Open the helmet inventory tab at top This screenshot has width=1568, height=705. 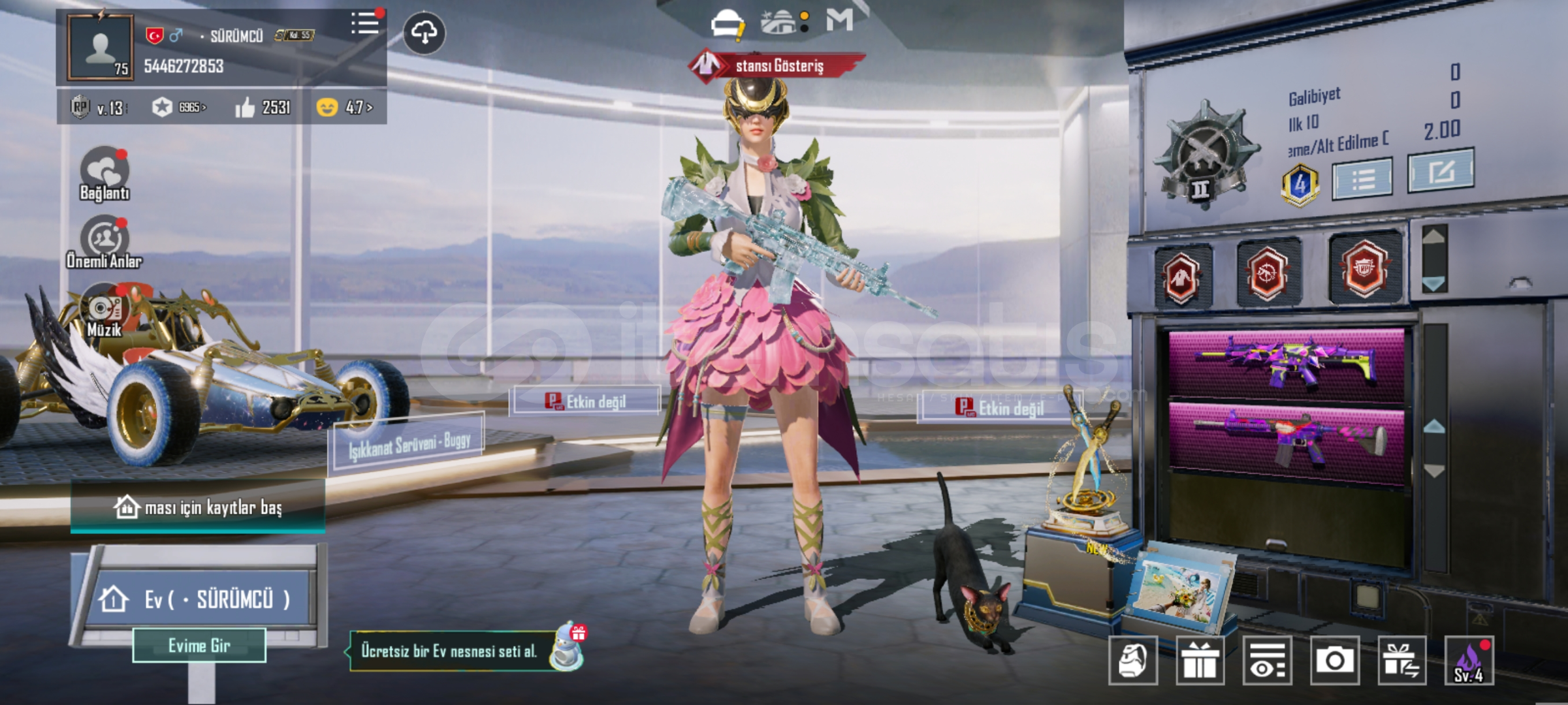coord(728,23)
